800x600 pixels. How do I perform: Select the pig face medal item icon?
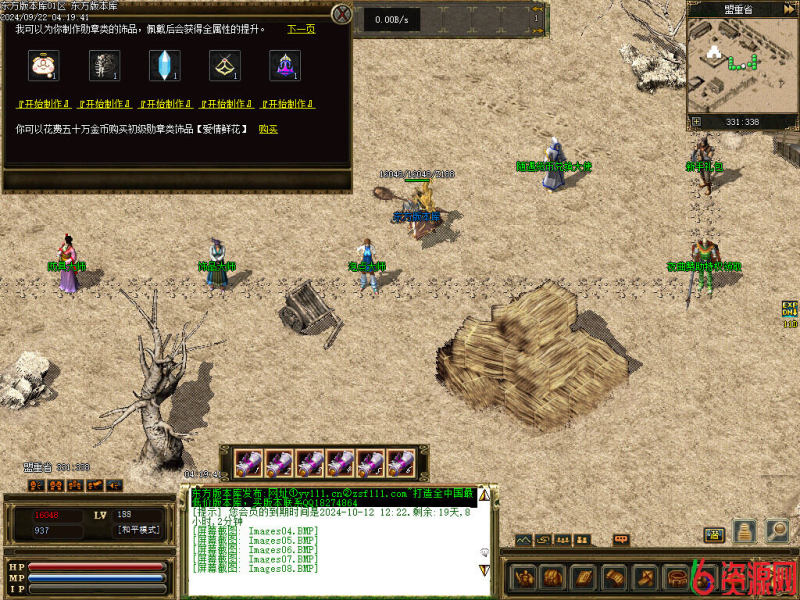tap(42, 66)
